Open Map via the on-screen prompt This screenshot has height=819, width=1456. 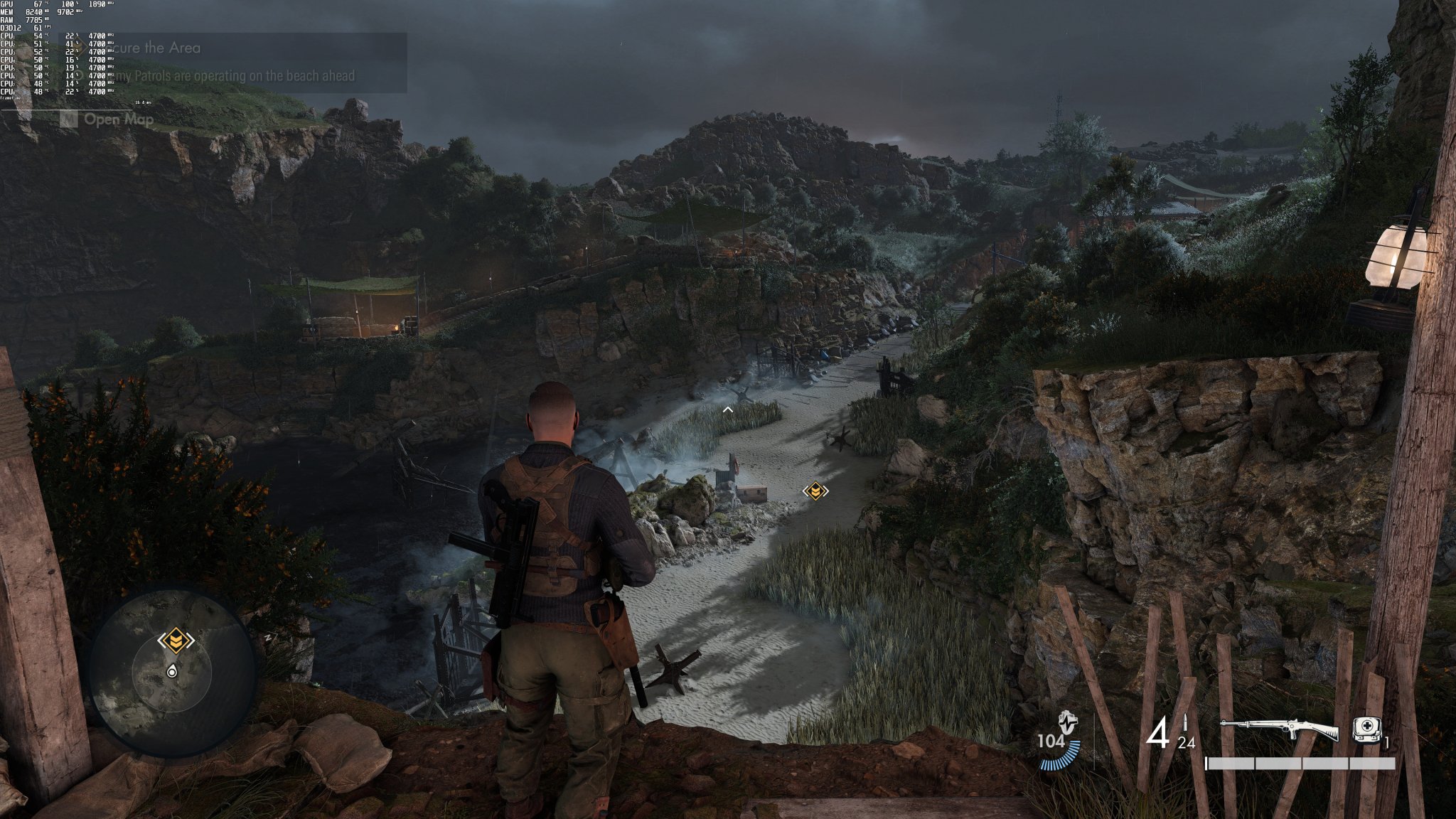(x=117, y=119)
